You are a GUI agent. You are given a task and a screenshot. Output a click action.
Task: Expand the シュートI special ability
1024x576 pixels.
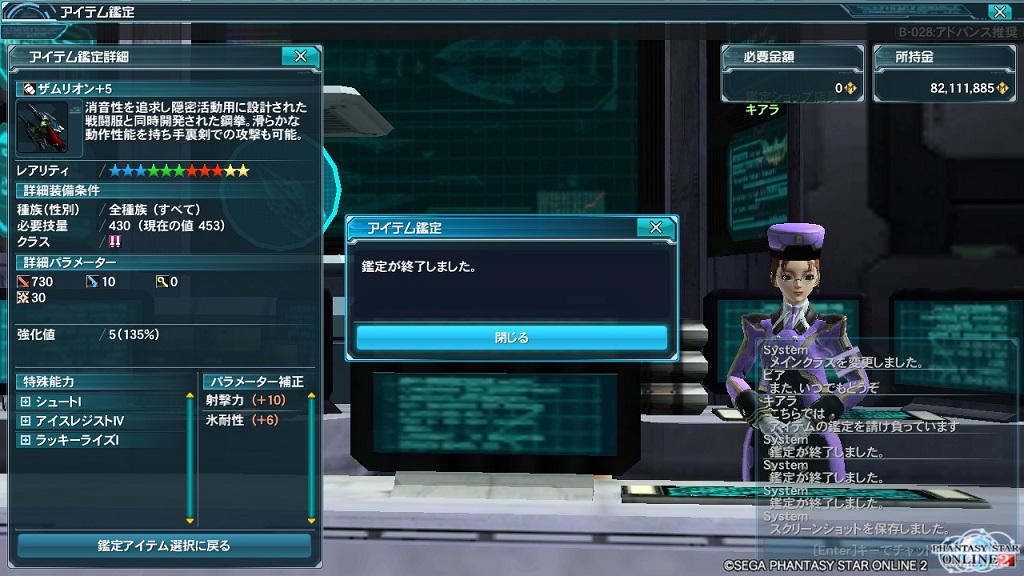pos(25,401)
